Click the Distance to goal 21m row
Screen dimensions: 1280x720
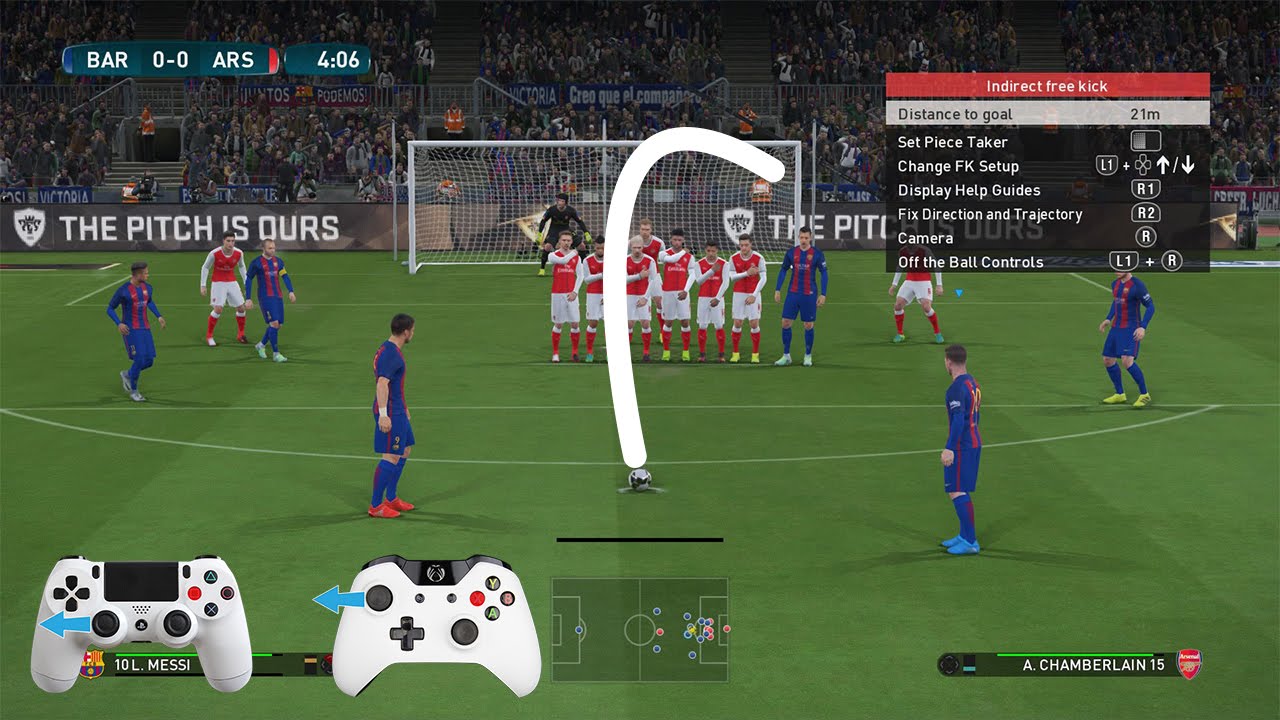(1000, 114)
